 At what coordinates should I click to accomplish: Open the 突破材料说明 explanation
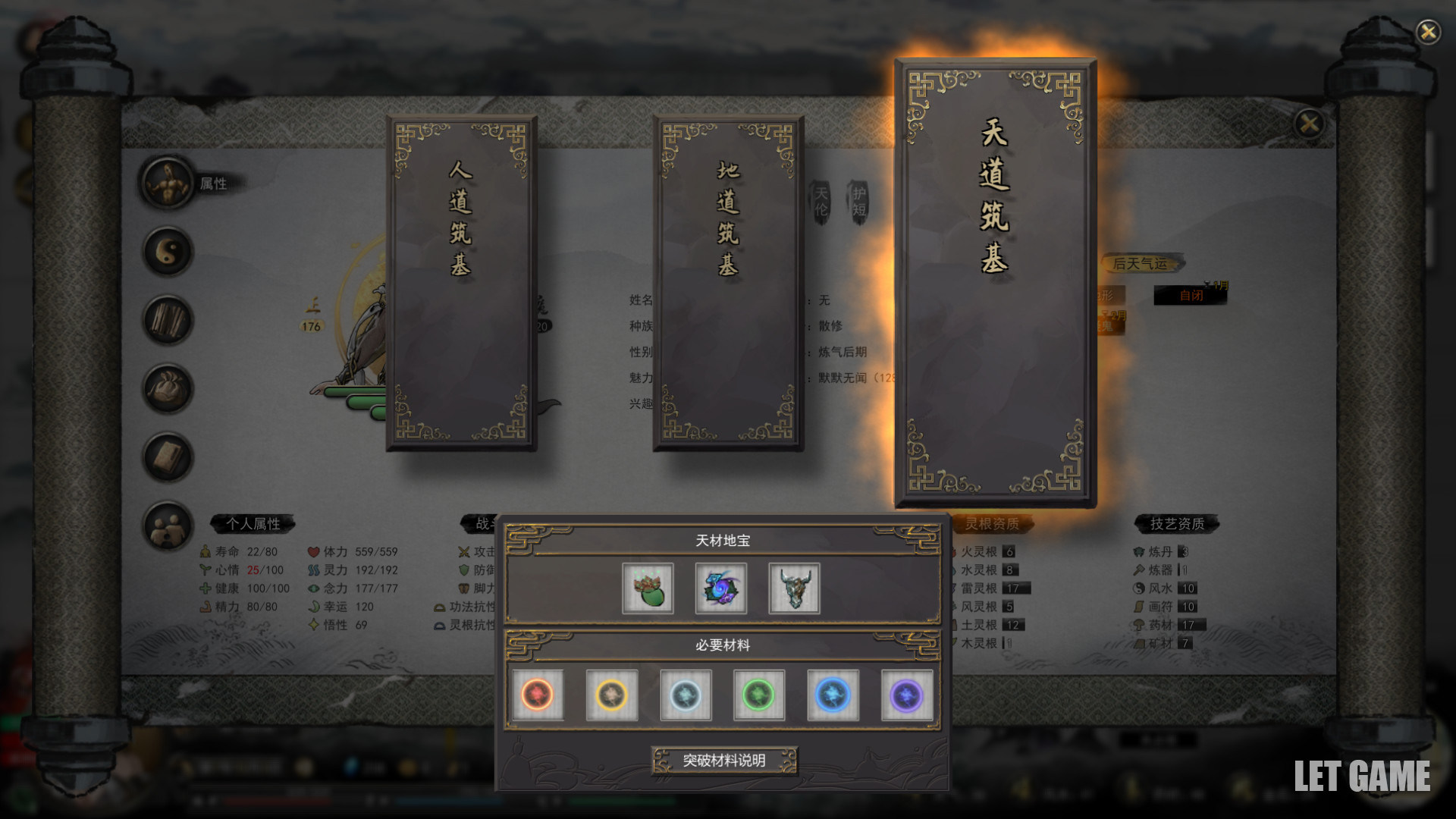click(724, 760)
